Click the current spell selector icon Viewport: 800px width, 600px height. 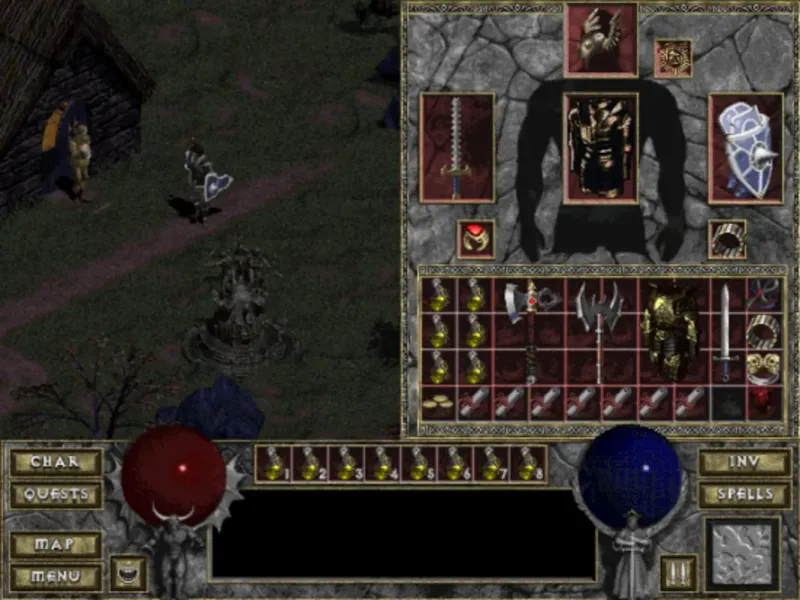click(741, 554)
